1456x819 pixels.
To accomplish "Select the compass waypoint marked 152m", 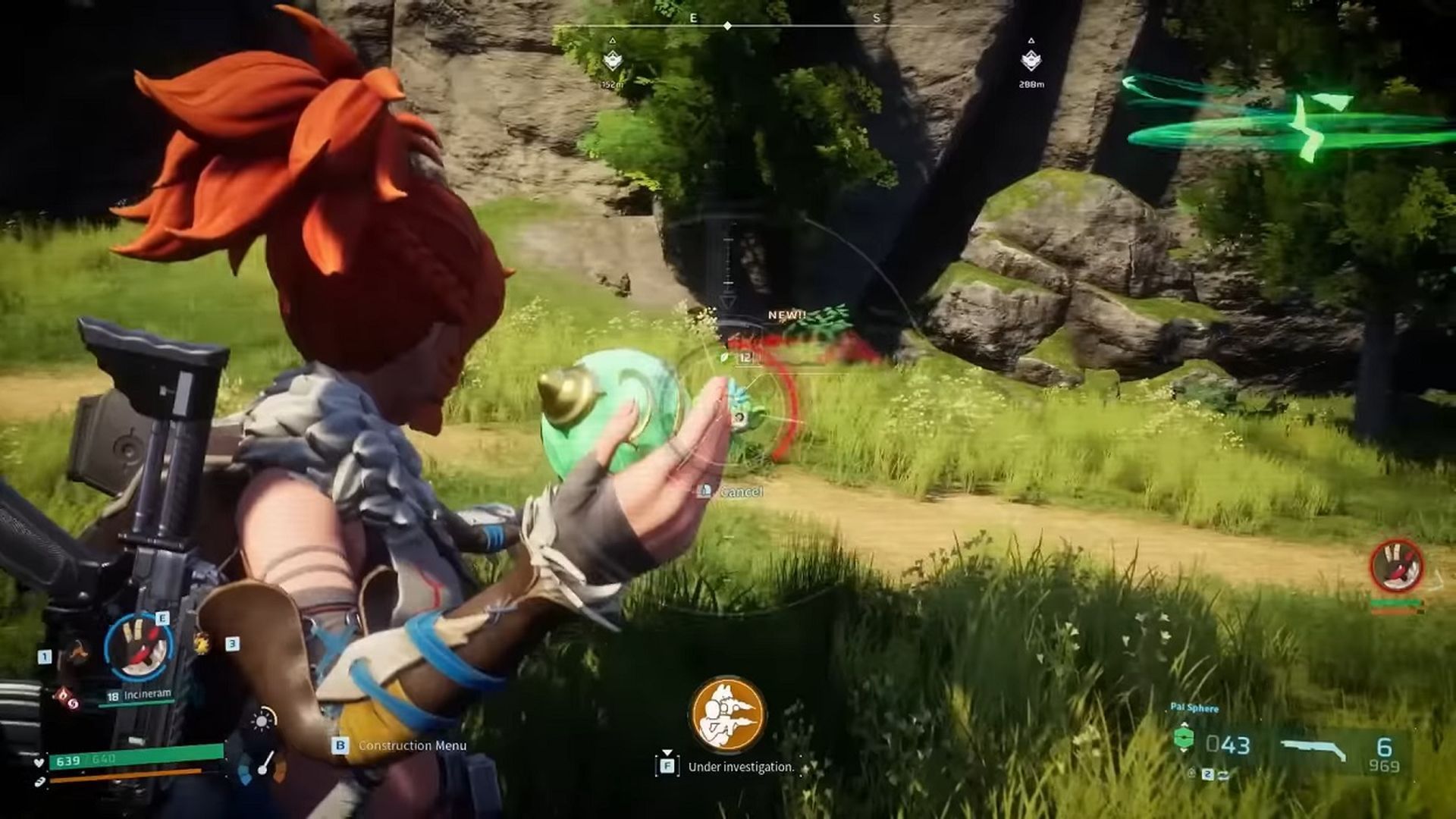I will [x=613, y=61].
